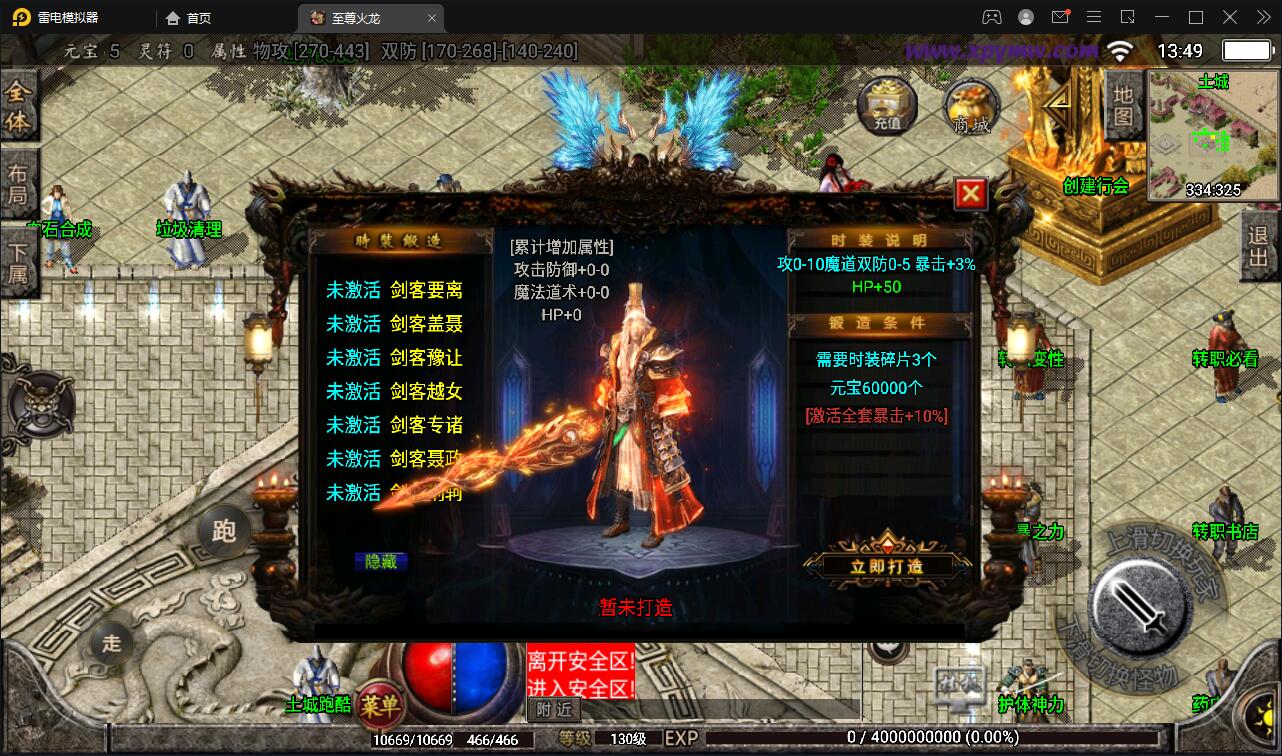Click the red HP orb icon
The width and height of the screenshot is (1282, 756).
click(430, 682)
